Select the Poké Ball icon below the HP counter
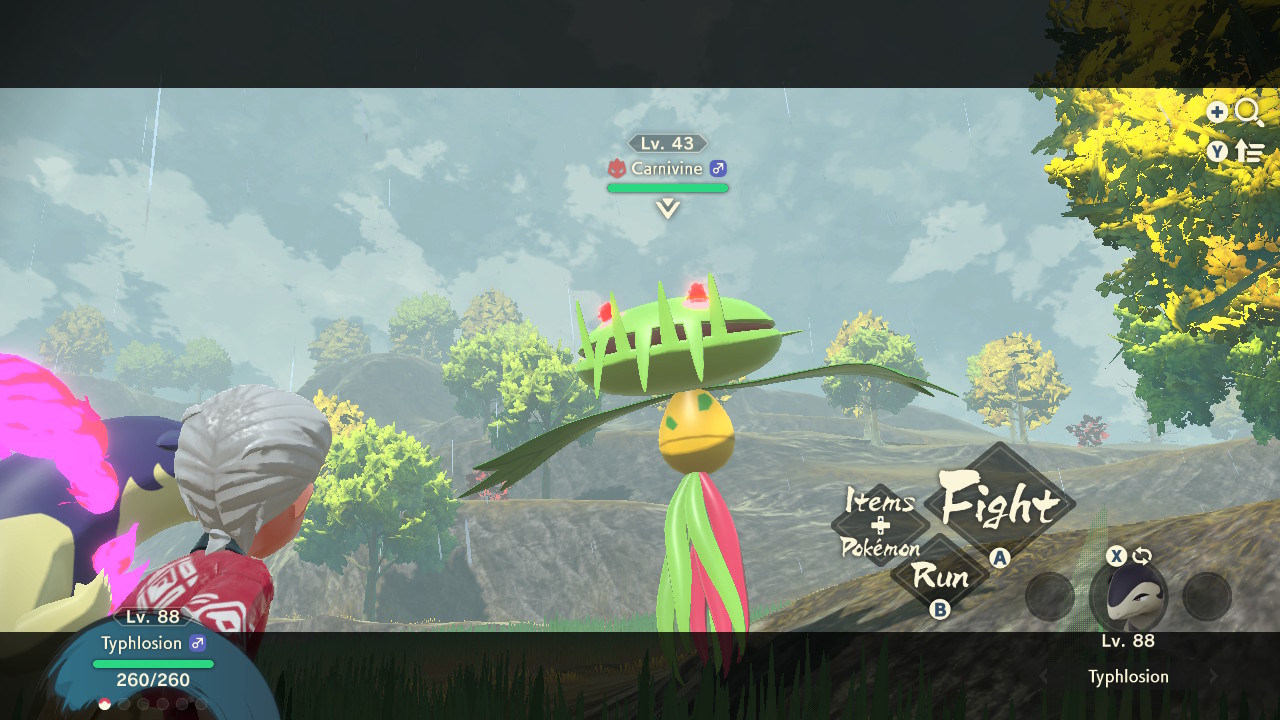 104,703
